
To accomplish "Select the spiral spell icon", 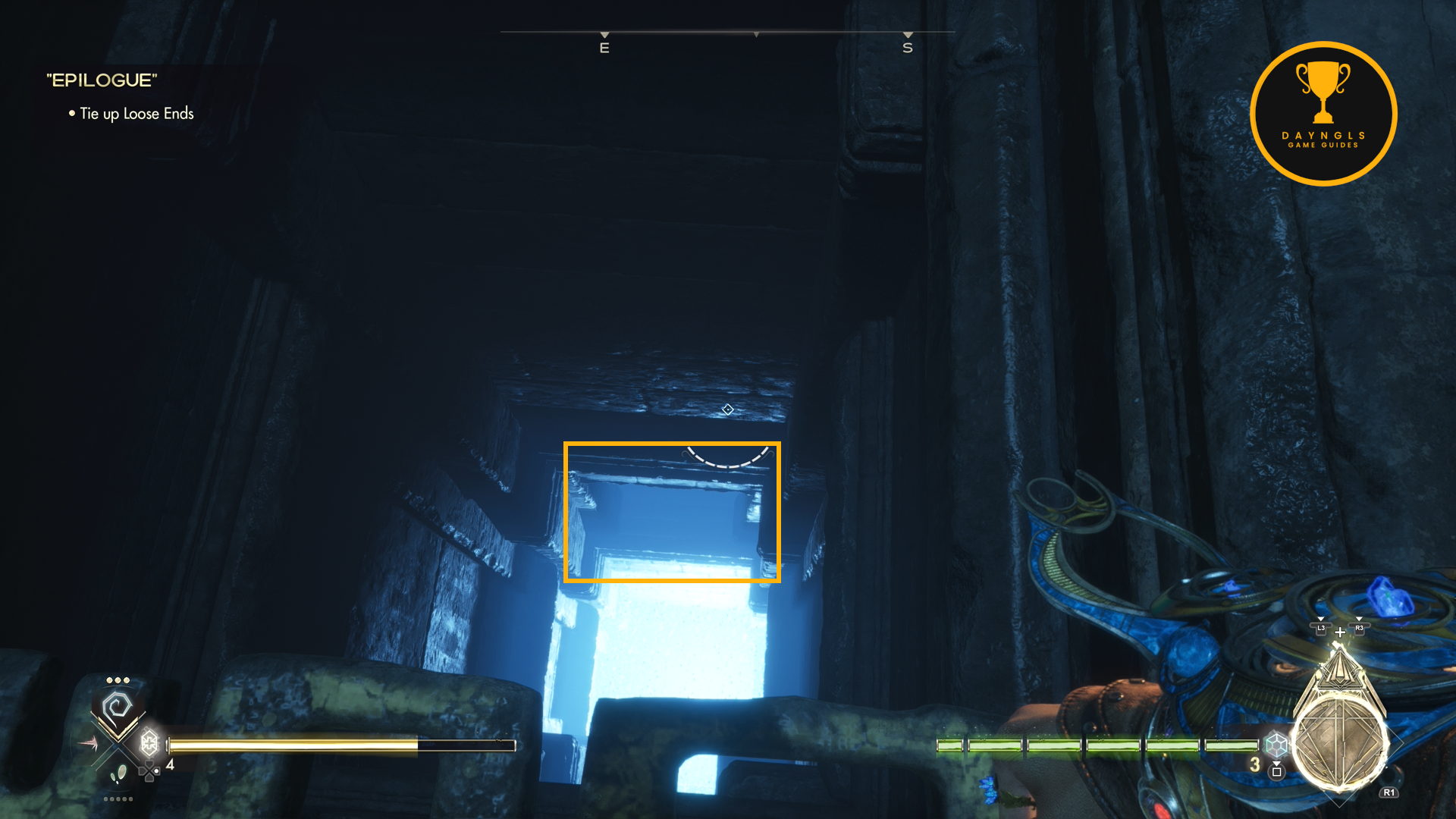I will [118, 708].
